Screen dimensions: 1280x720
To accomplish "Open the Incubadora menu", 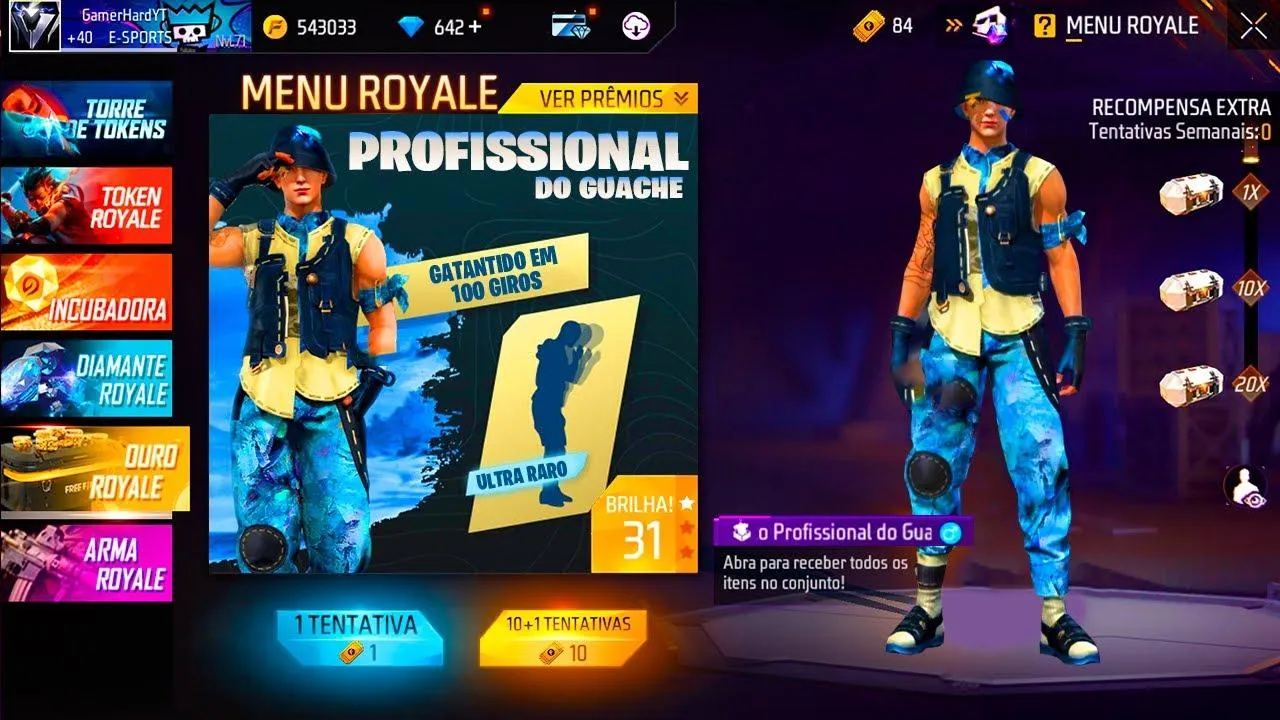I will coord(90,292).
